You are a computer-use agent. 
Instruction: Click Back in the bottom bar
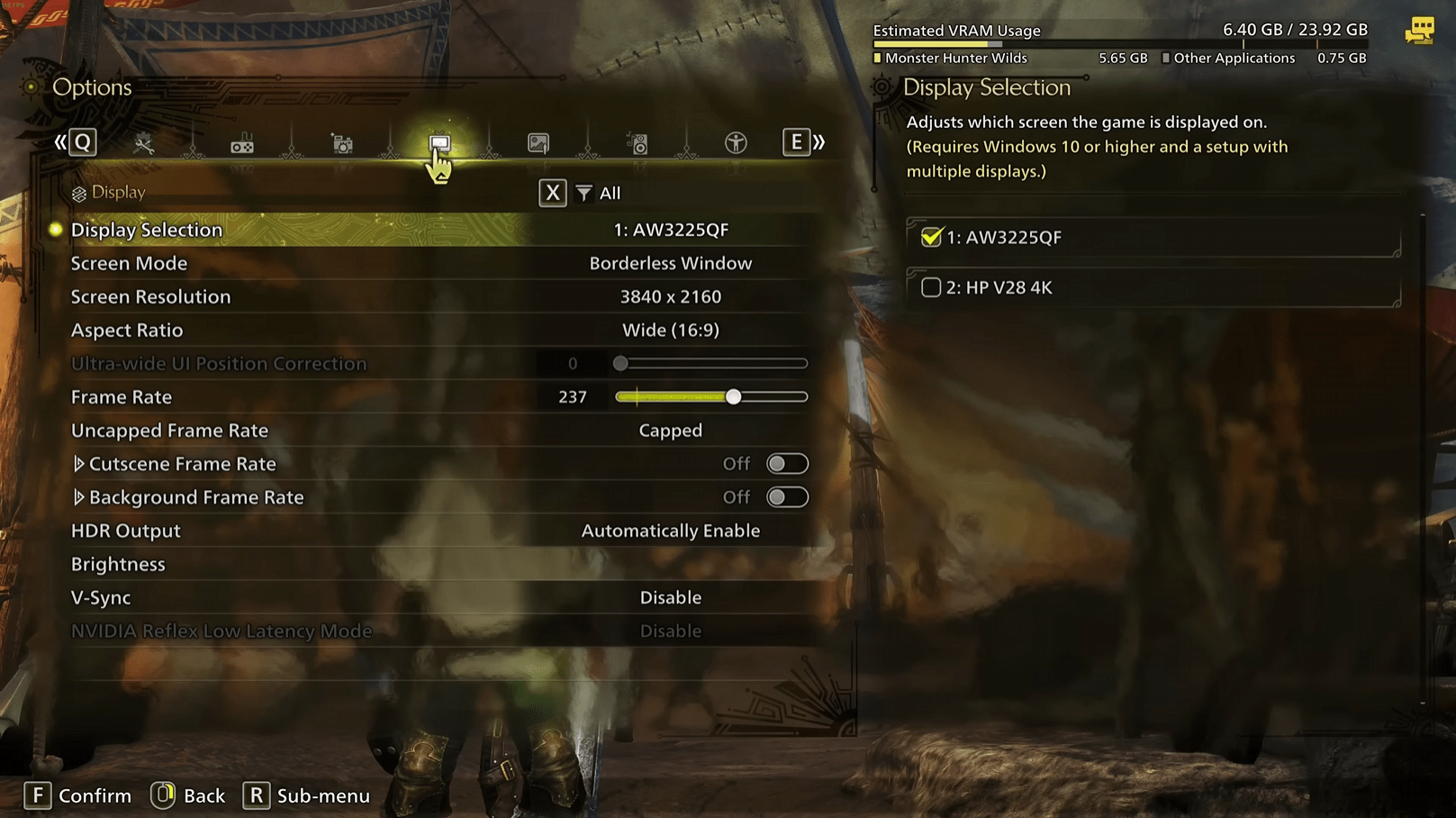tap(187, 795)
